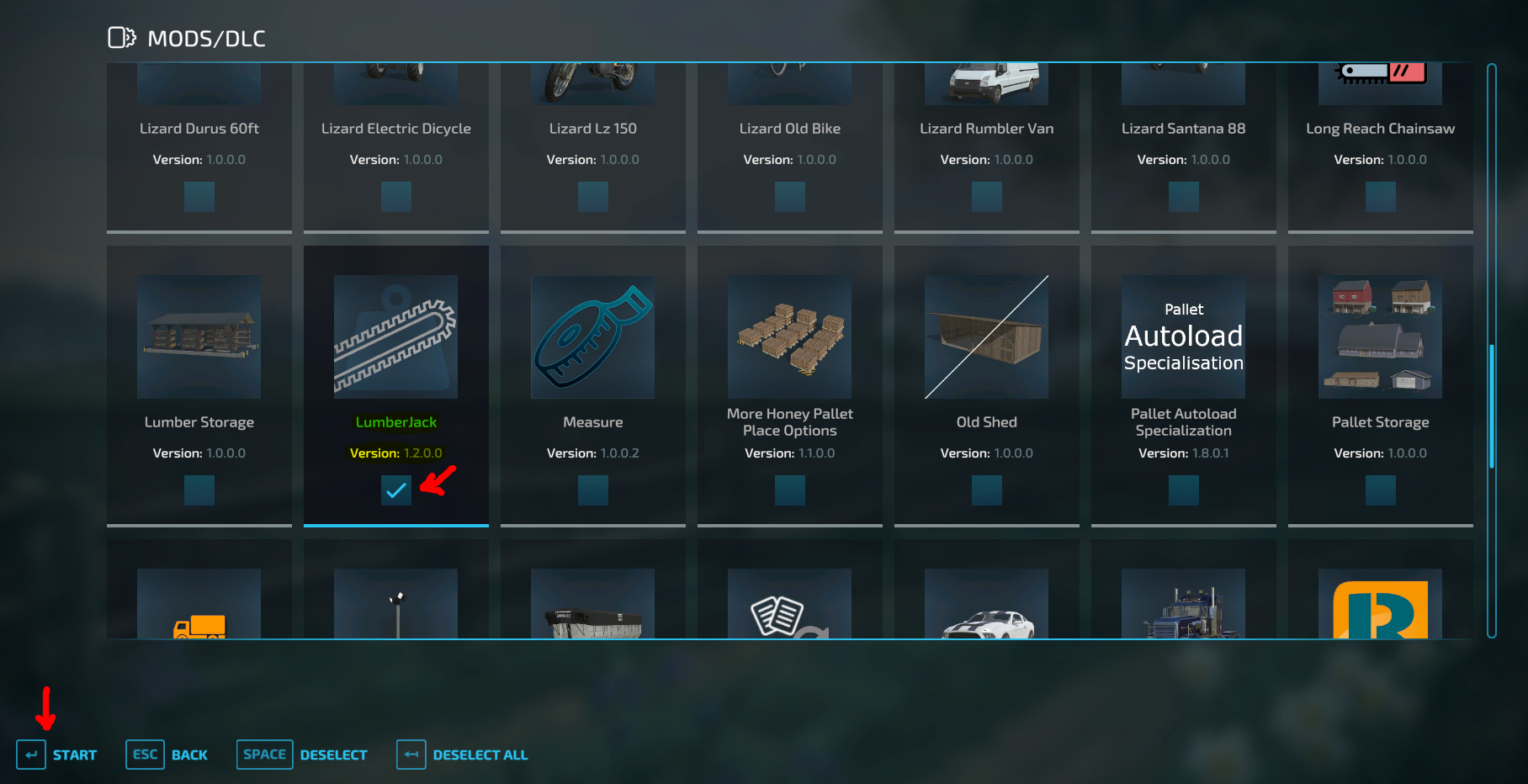This screenshot has height=784, width=1528.
Task: Click the Pallet Storage buildings image
Action: (x=1380, y=336)
